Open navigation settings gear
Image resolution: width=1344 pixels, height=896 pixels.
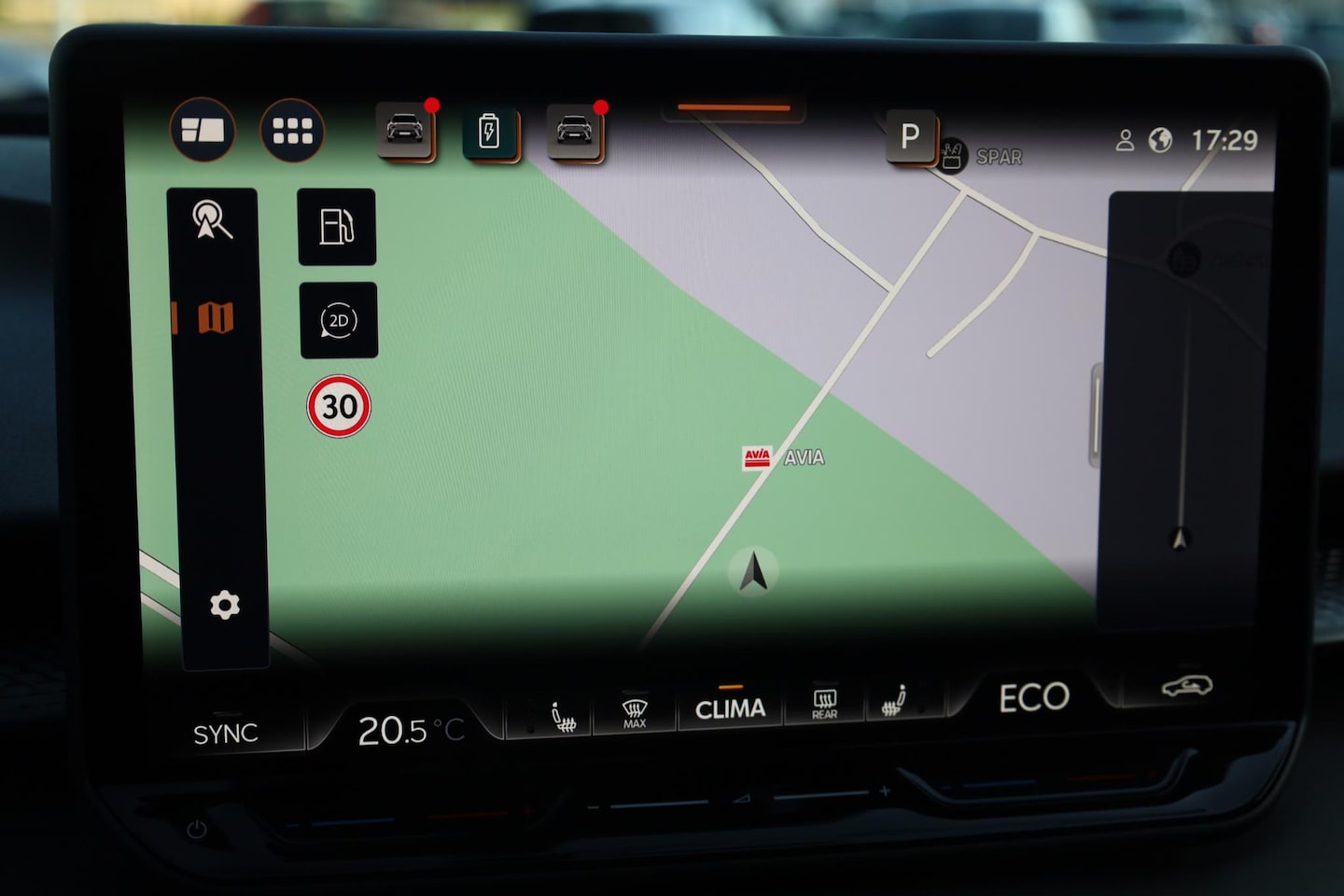coord(224,606)
